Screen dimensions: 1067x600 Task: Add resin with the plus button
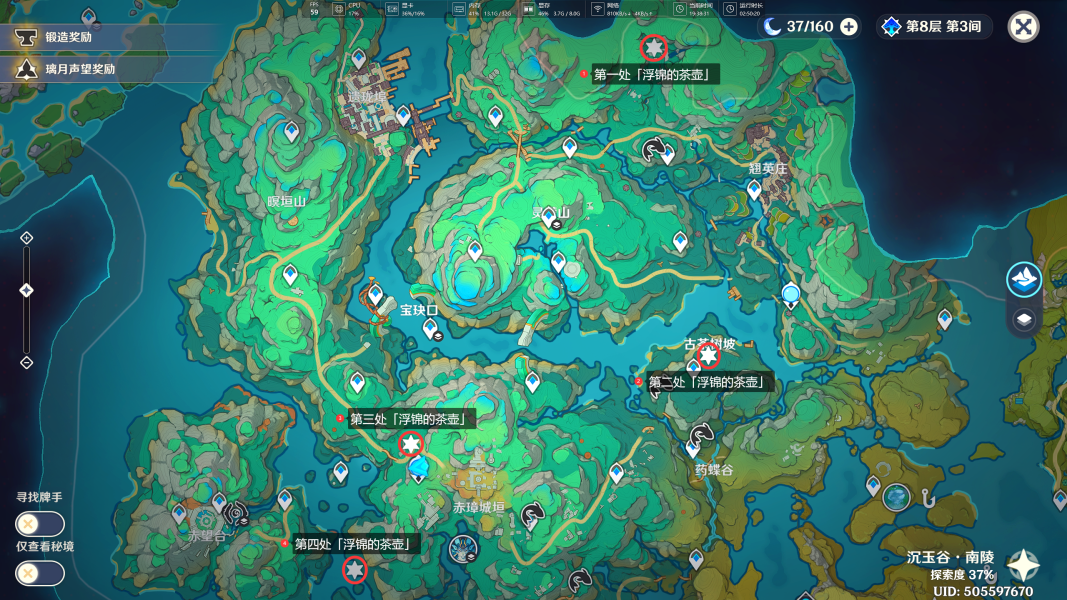[849, 27]
